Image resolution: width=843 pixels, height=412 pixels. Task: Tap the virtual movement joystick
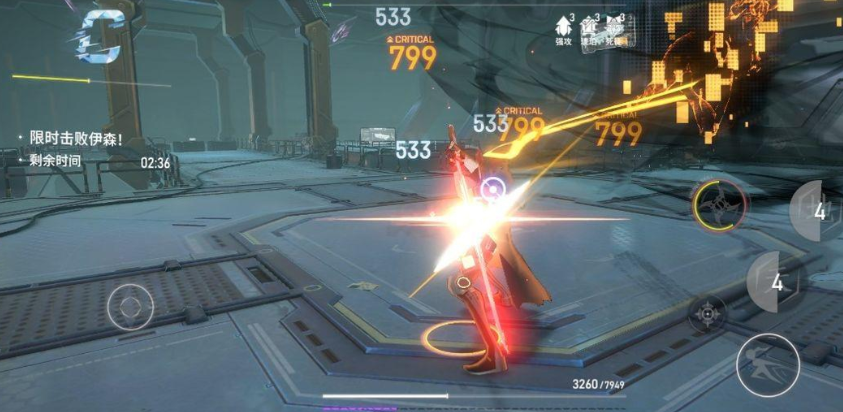coord(131,305)
